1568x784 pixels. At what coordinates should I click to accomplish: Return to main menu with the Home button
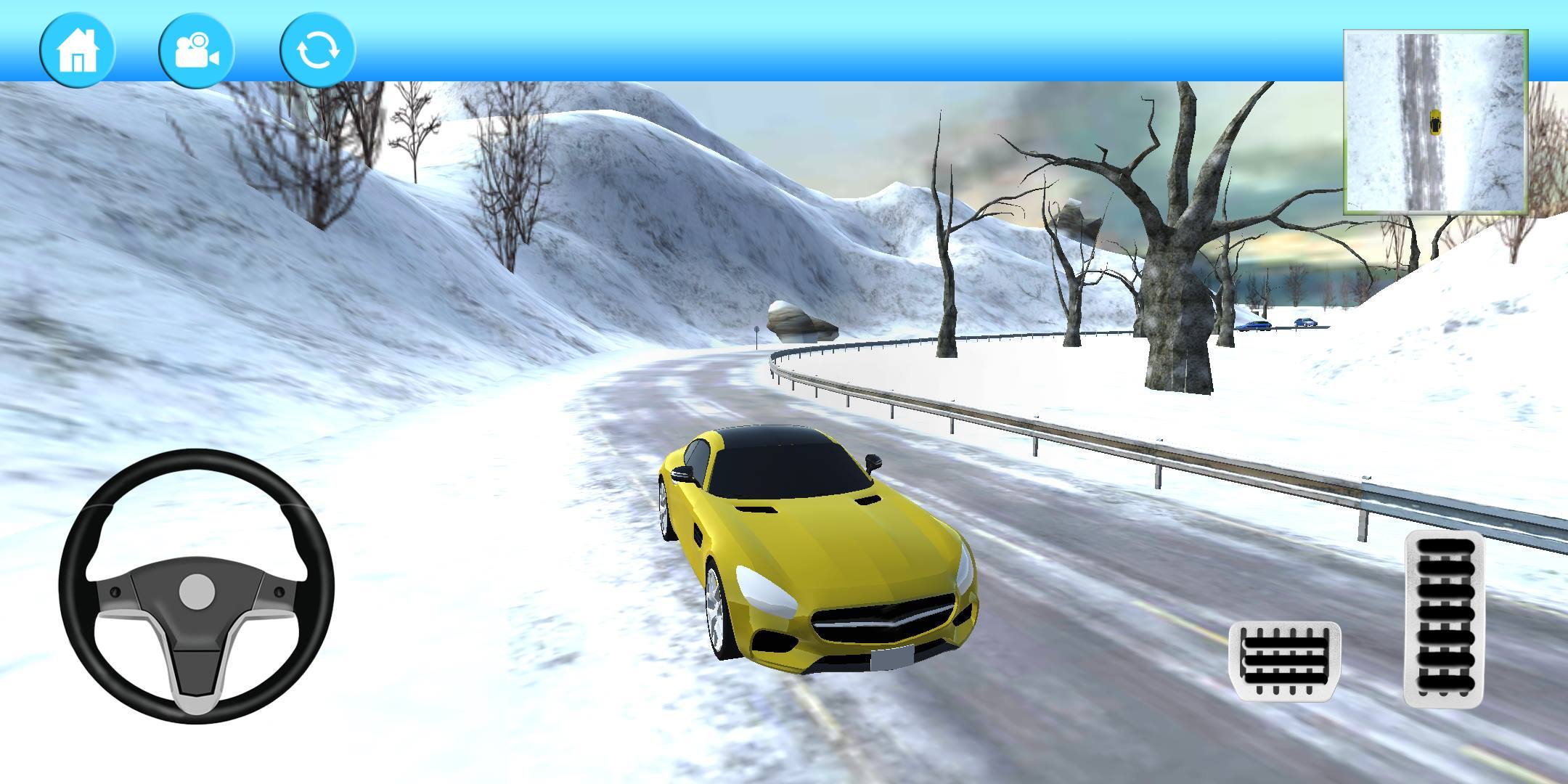click(78, 49)
